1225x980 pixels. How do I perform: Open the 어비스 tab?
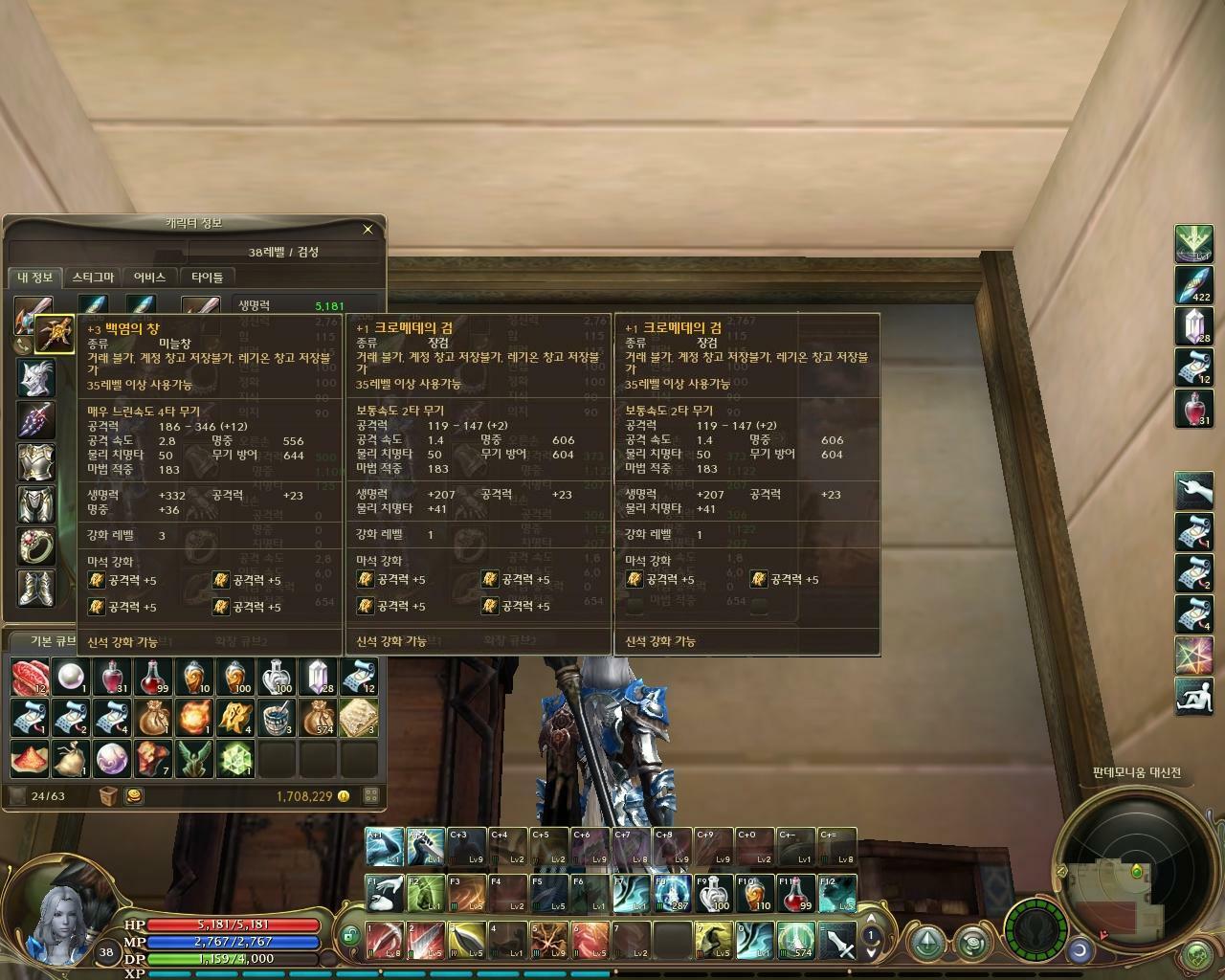tap(149, 278)
